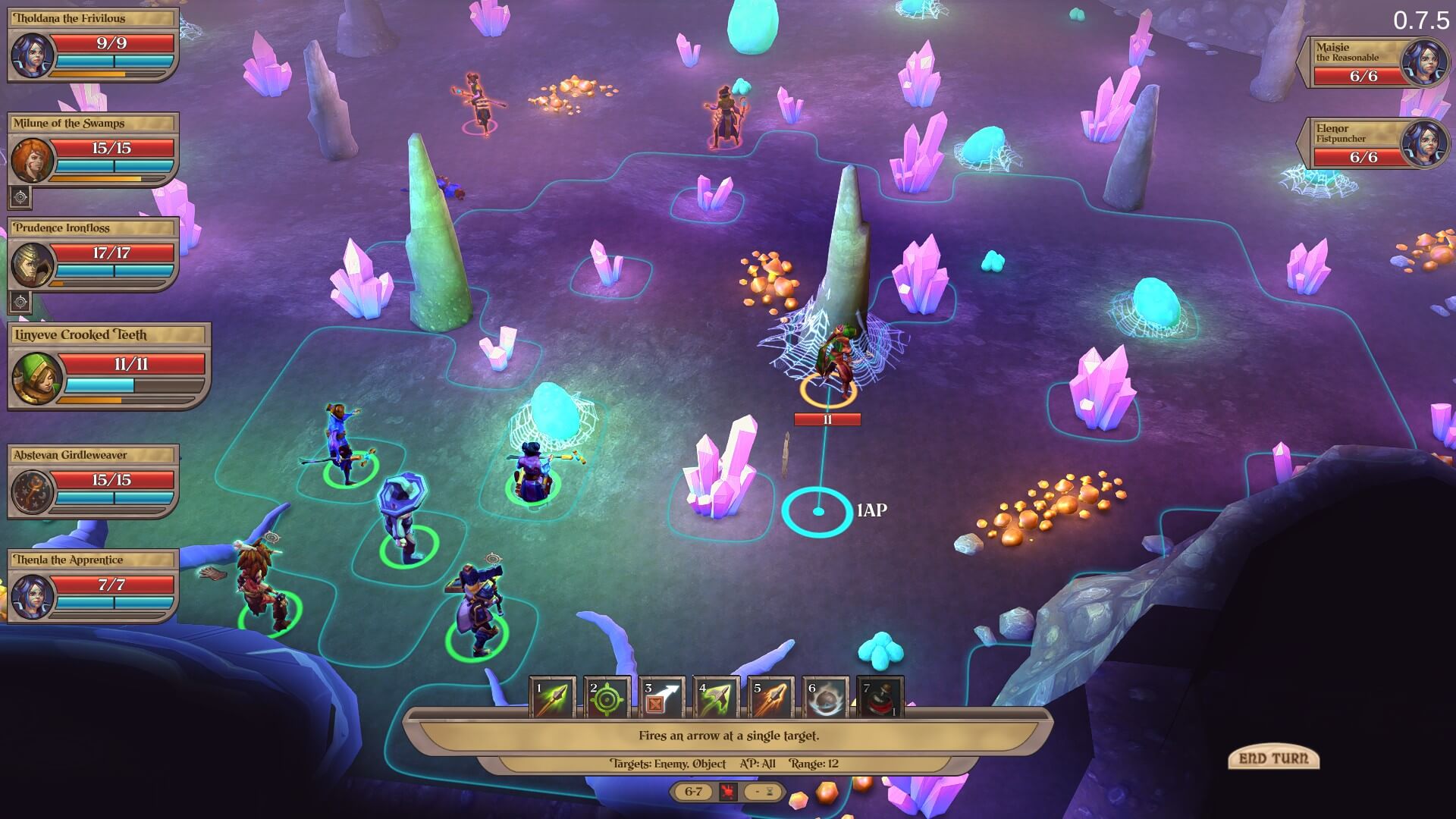Activate the green crosshair target ability
1456x819 pixels.
(x=607, y=698)
